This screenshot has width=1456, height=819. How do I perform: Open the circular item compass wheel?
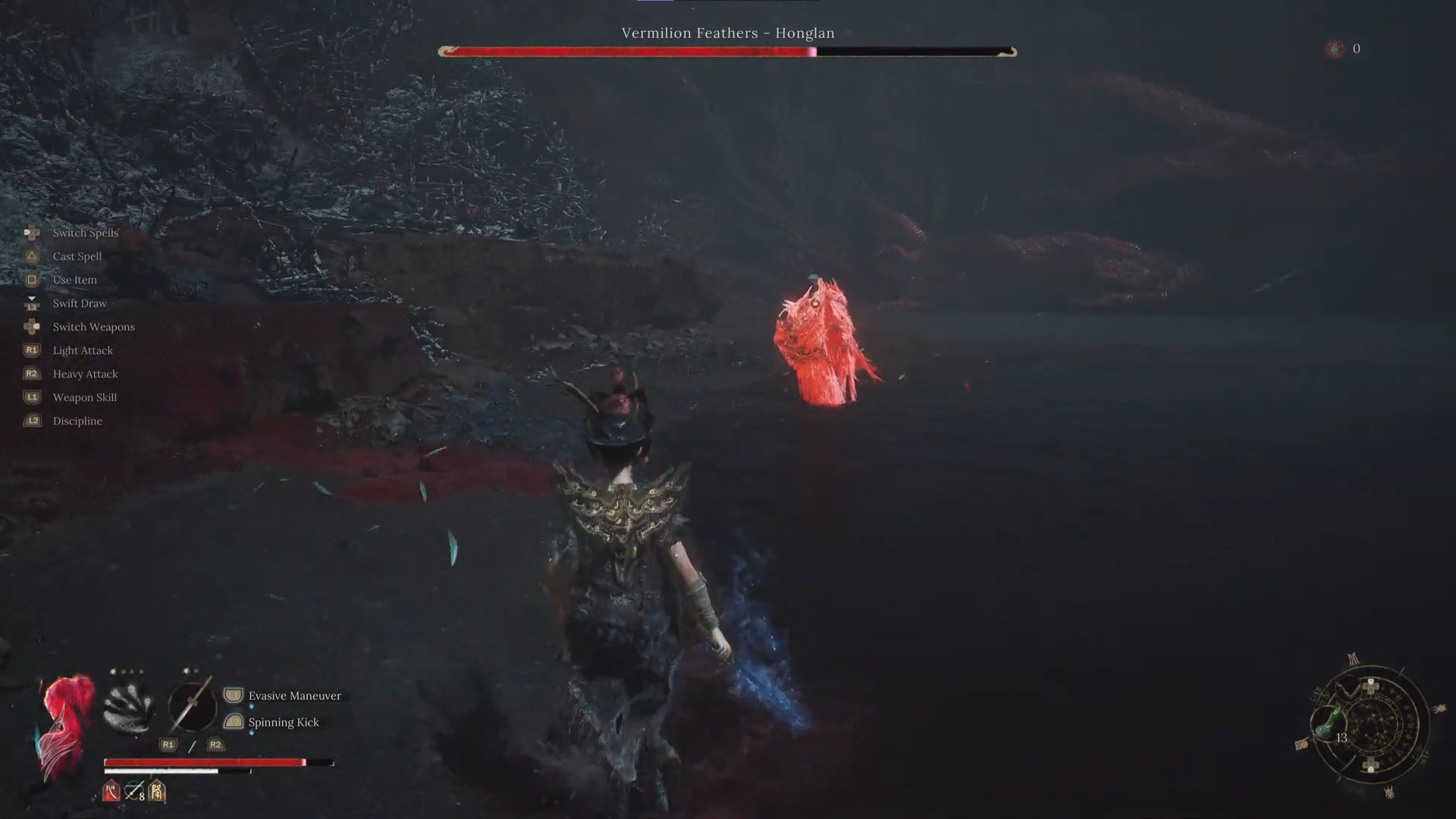(x=1370, y=726)
